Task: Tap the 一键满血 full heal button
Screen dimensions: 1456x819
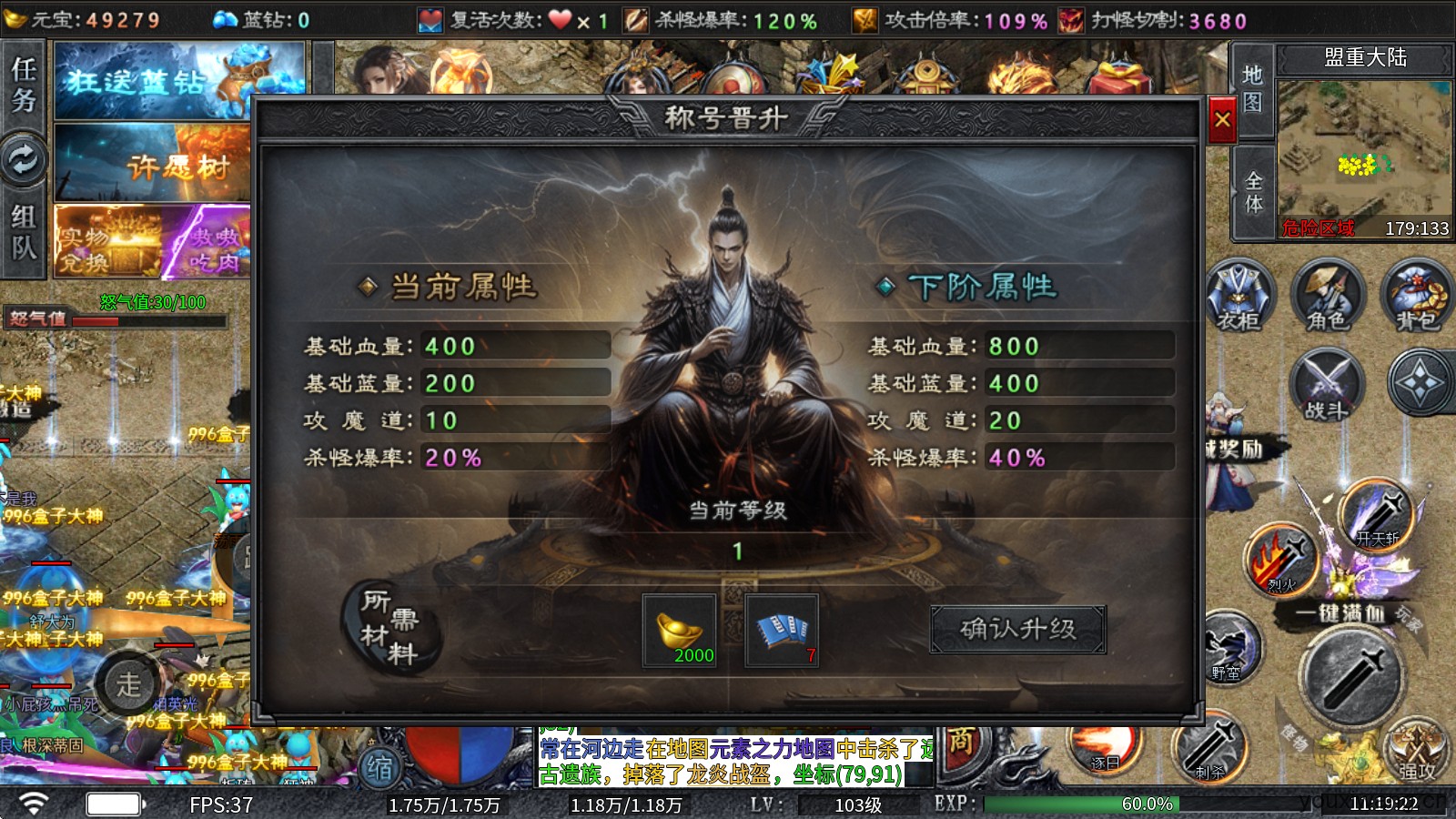Action: 1340,612
